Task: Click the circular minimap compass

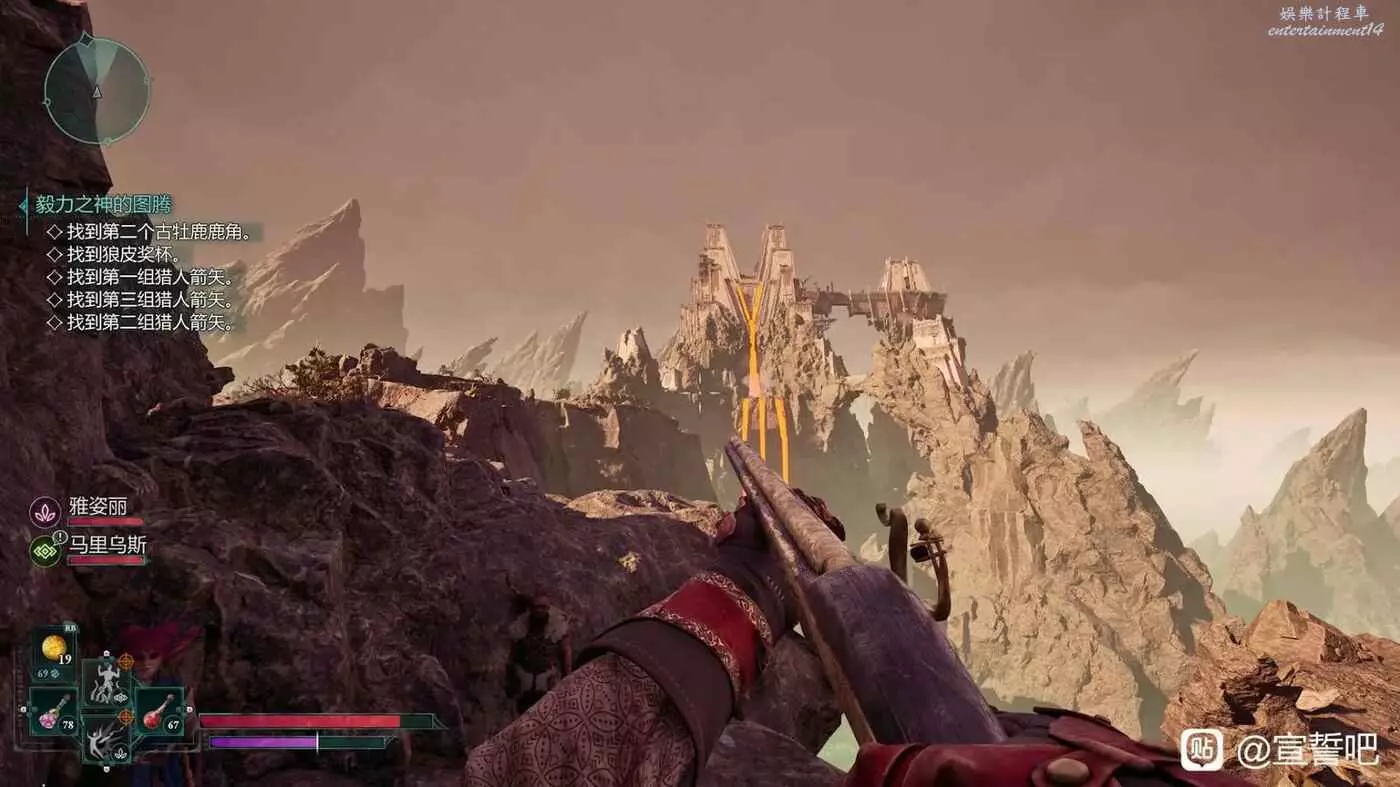Action: [x=97, y=90]
